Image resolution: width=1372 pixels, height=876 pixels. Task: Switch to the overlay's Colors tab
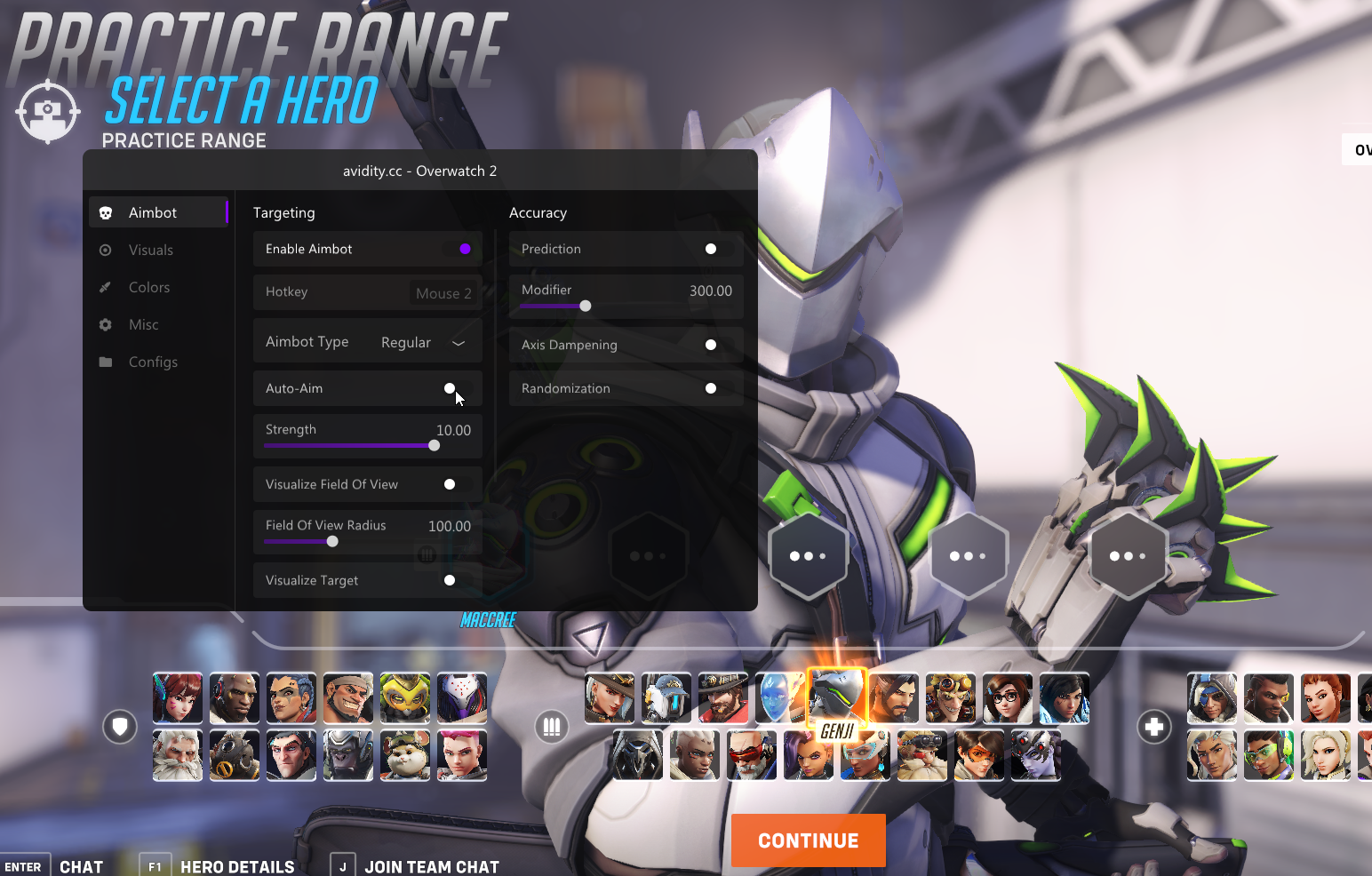coord(149,287)
